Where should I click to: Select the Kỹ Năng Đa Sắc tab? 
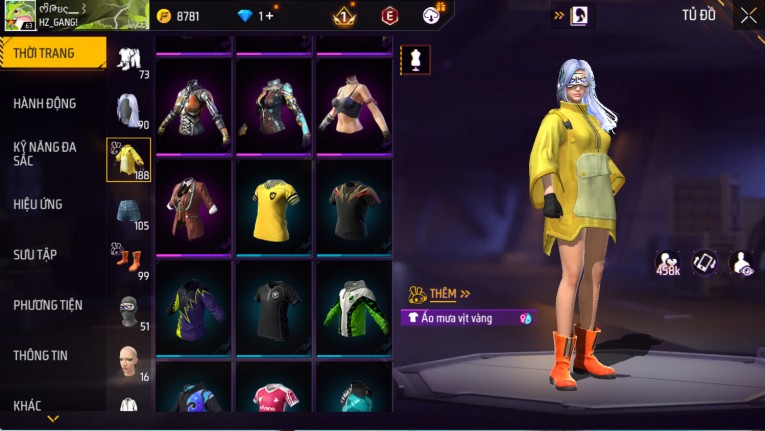tap(45, 153)
